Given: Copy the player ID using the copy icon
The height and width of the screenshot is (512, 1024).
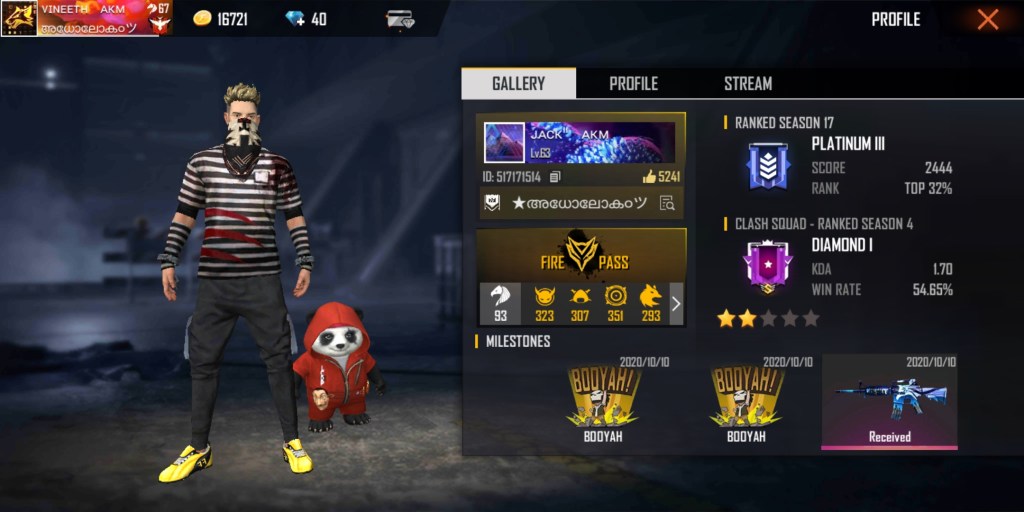Looking at the screenshot, I should tap(556, 177).
